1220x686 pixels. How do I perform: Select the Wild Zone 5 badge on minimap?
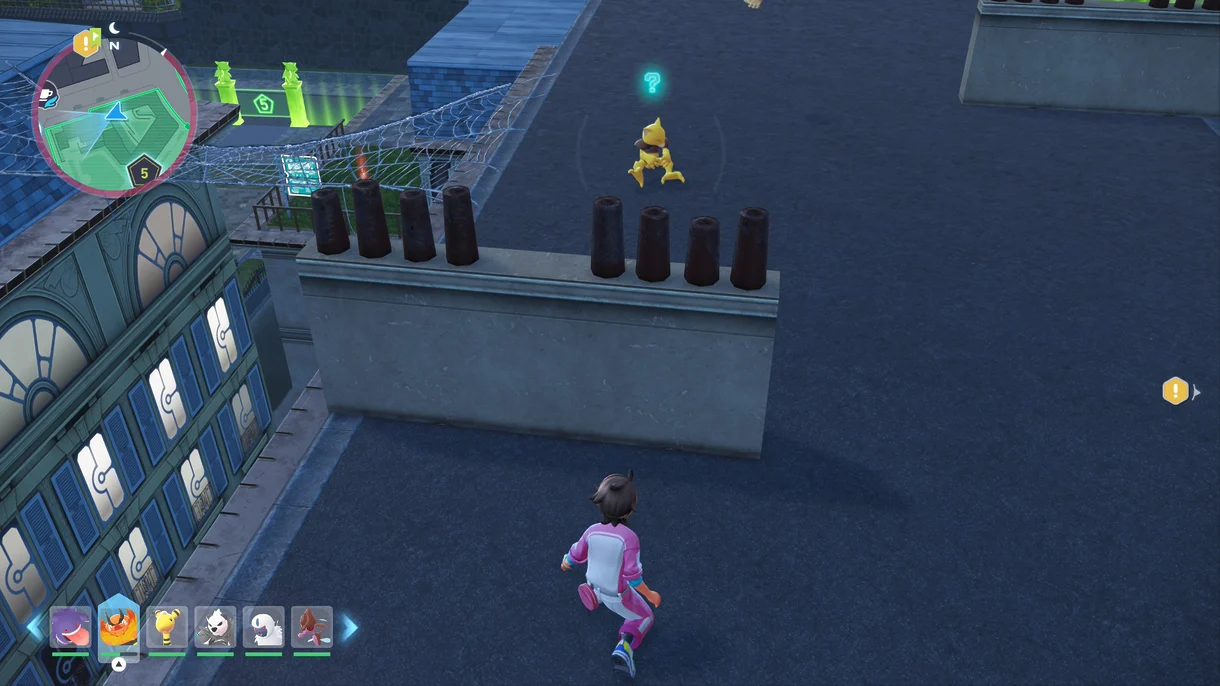coord(144,172)
